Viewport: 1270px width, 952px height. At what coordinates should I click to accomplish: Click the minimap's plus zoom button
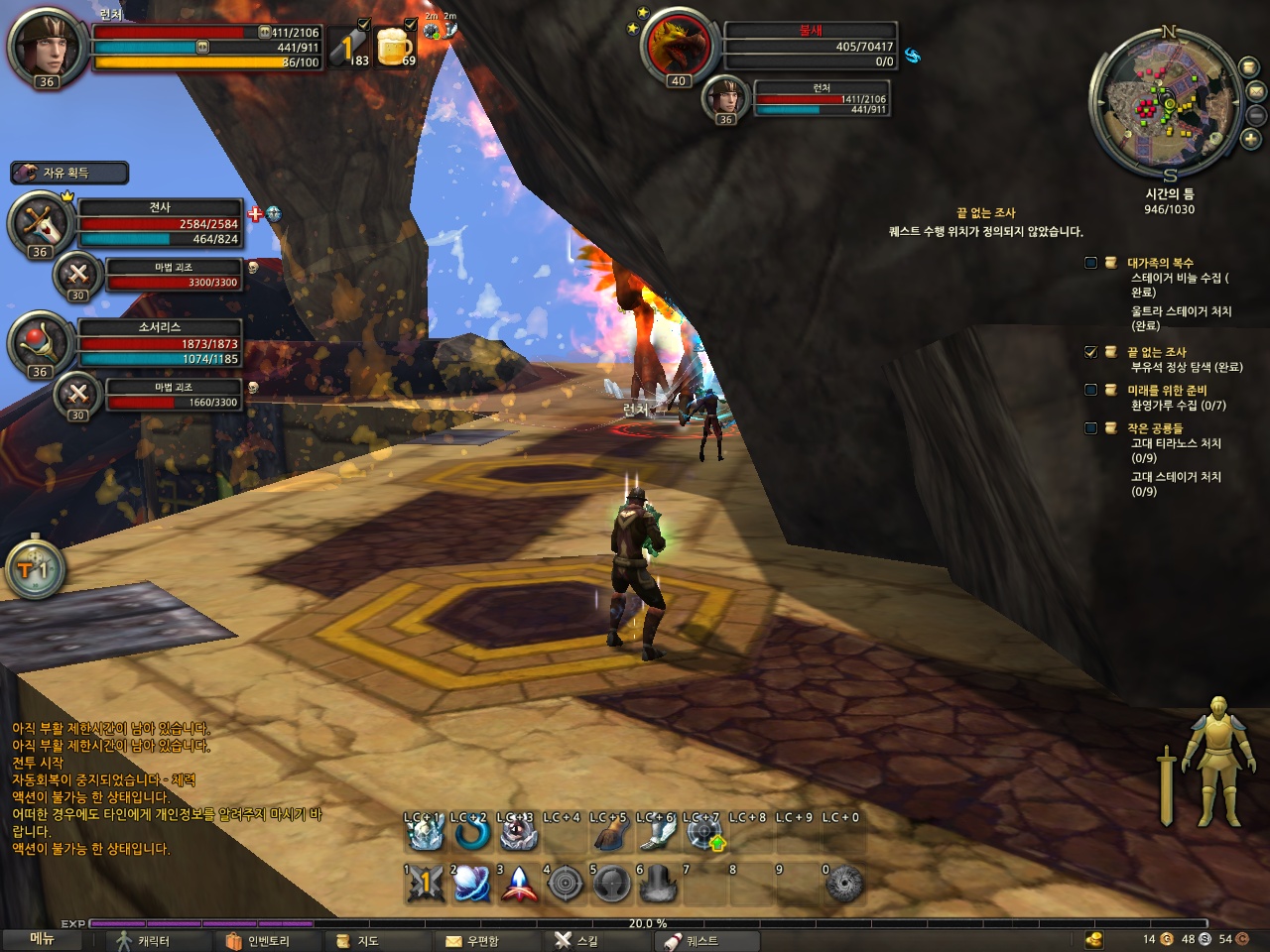coord(1251,140)
